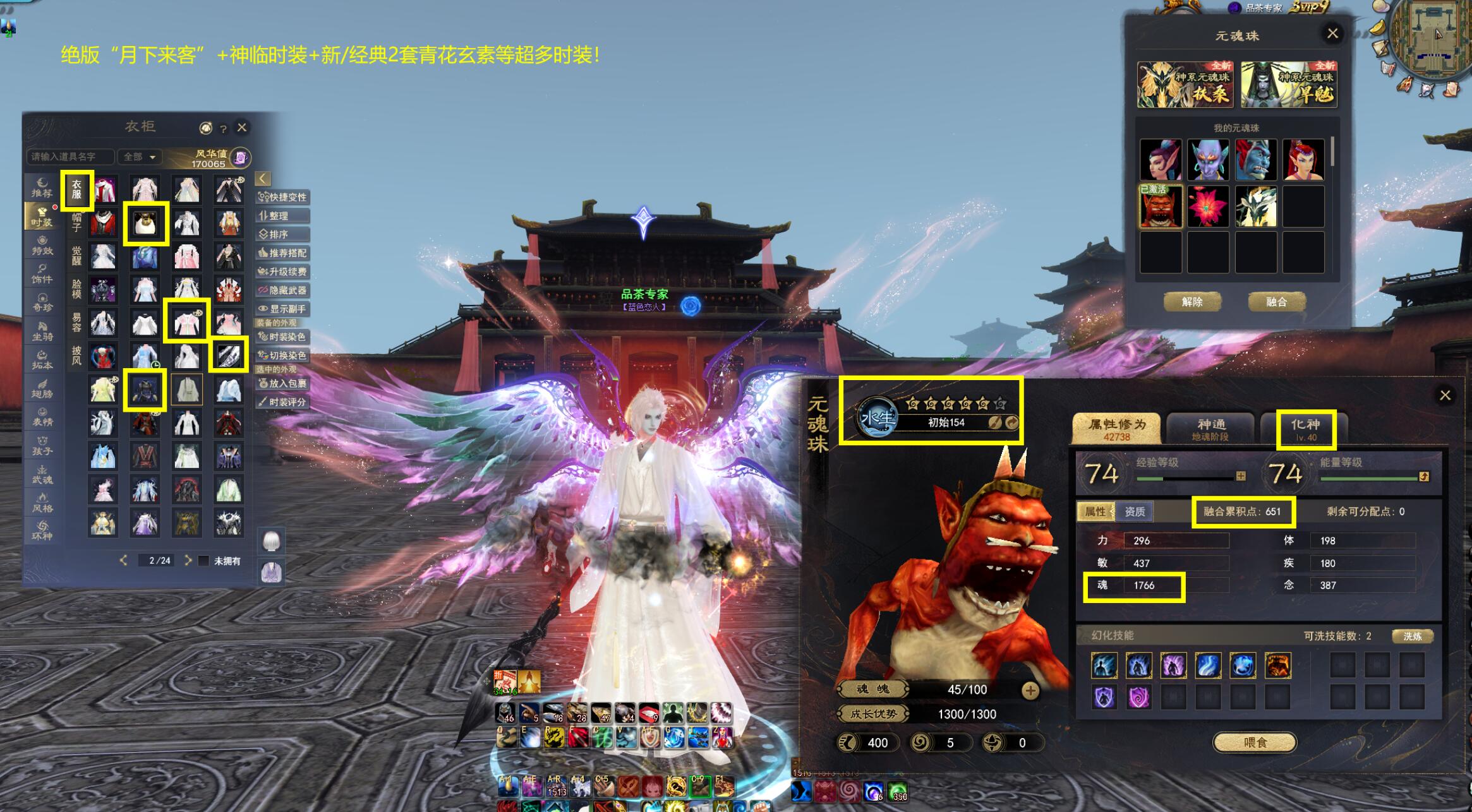Open 时装染色 outfit dyeing
Screen dimensions: 1472x812
click(282, 337)
